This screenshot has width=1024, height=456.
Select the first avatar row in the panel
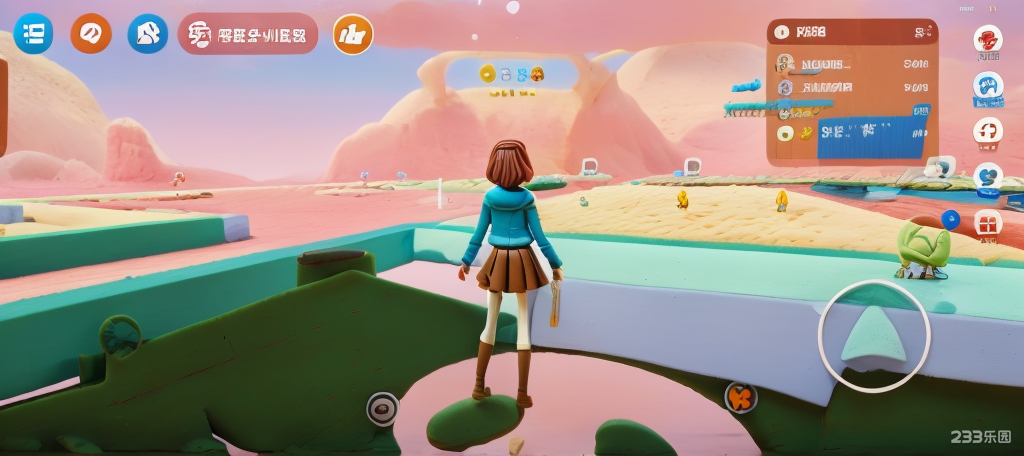point(852,64)
